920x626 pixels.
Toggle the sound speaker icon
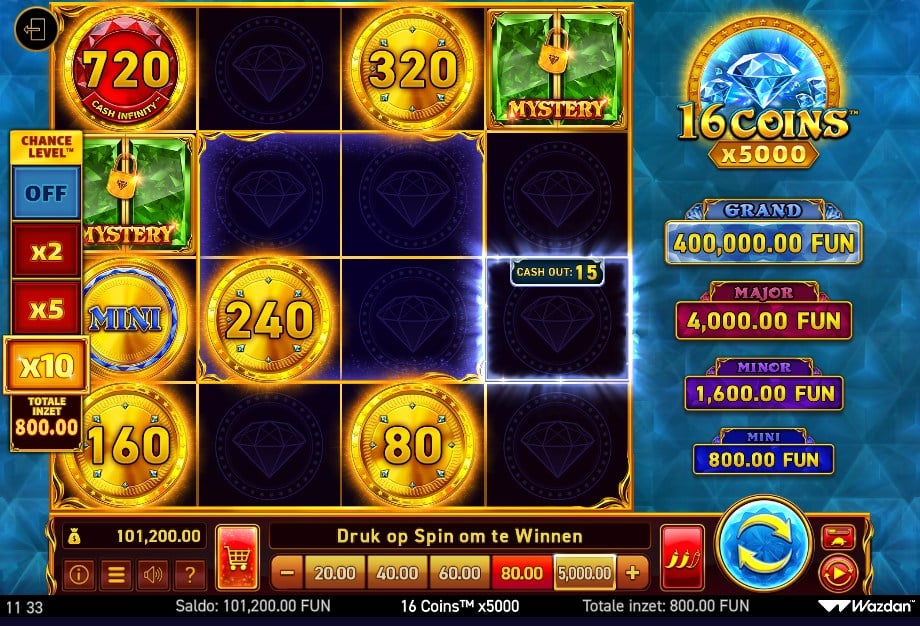click(152, 574)
